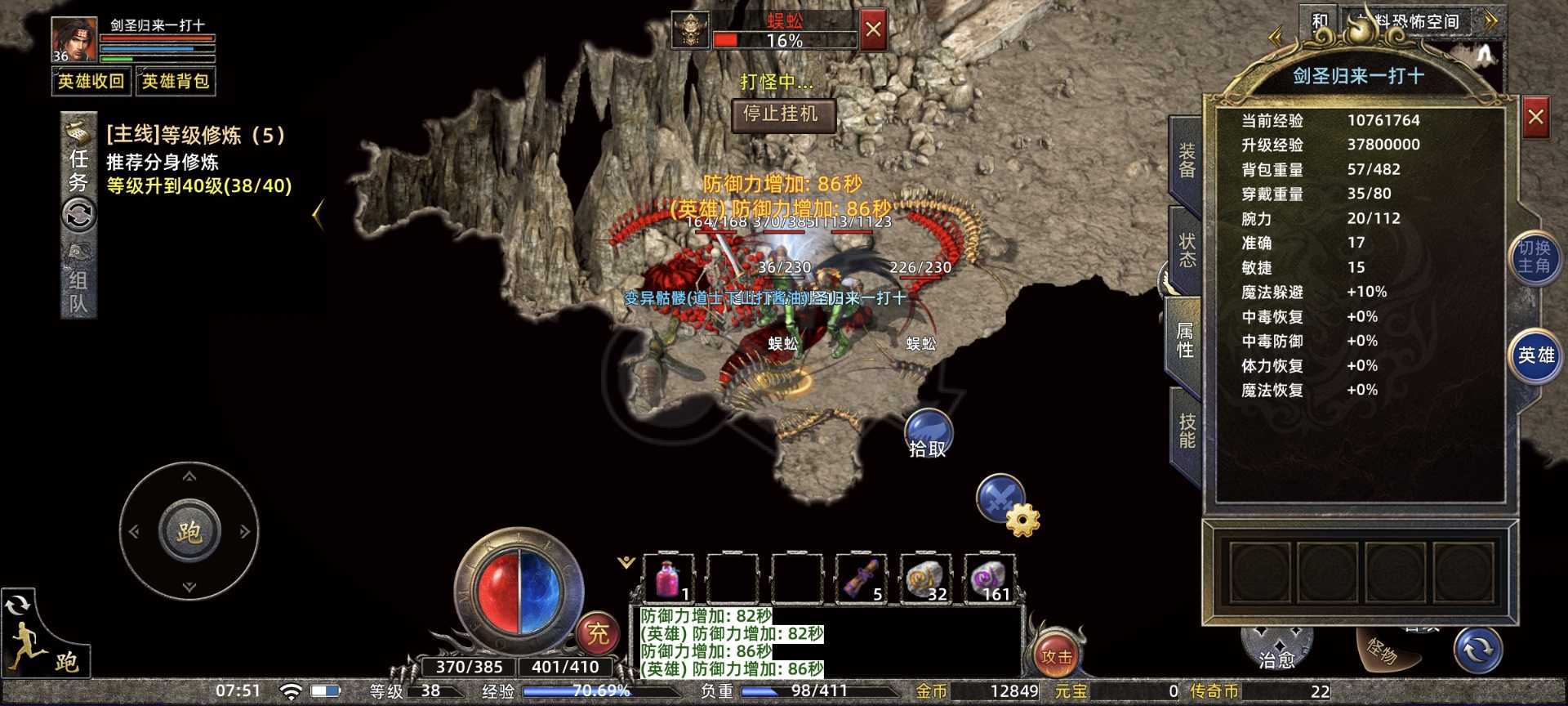Tap the 切换主角 switch character button
1568x706 pixels.
tap(1534, 257)
